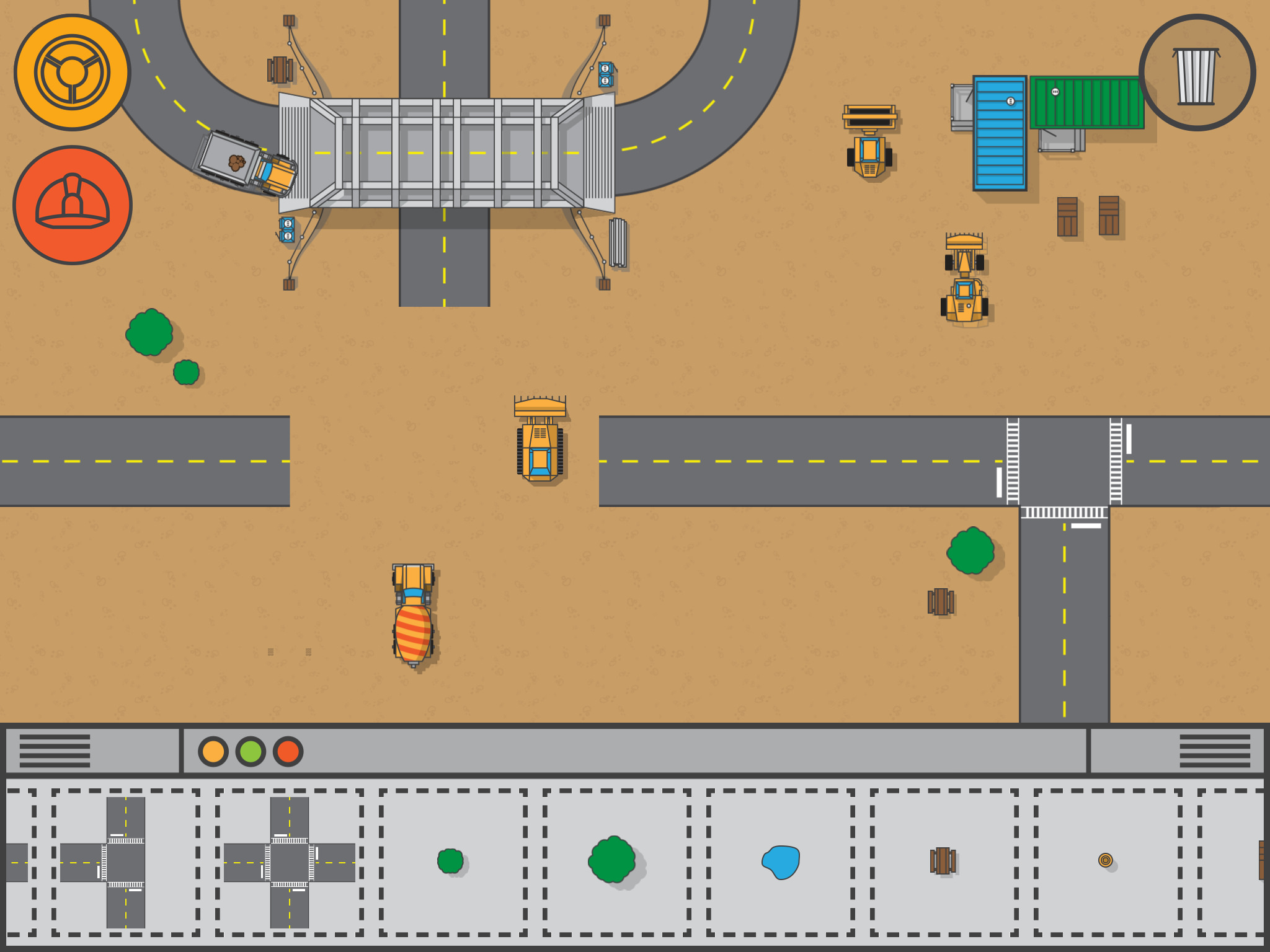The width and height of the screenshot is (1270, 952).
Task: Select the red category dot
Action: click(288, 751)
